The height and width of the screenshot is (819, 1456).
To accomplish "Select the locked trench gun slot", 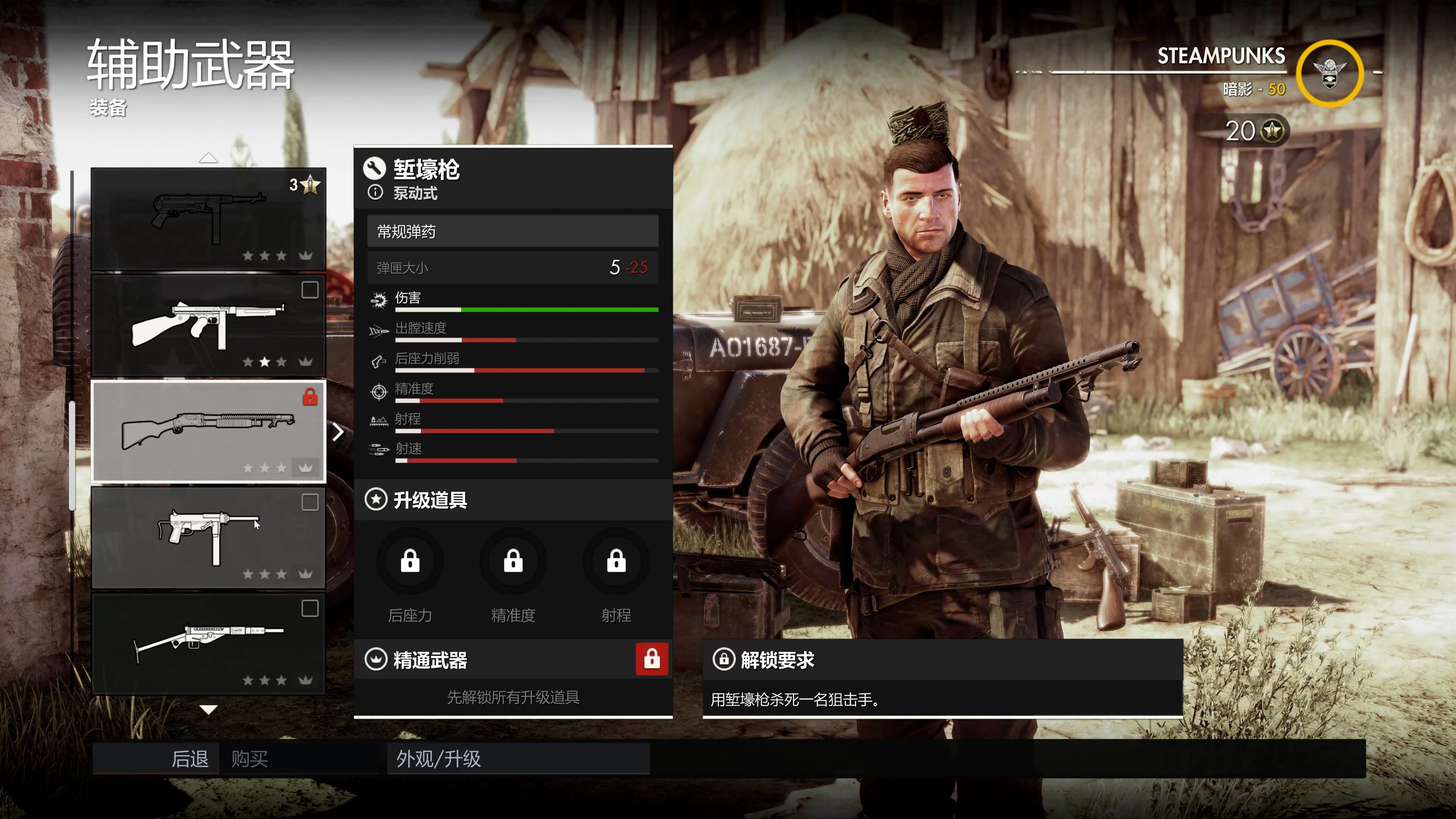I will point(208,431).
